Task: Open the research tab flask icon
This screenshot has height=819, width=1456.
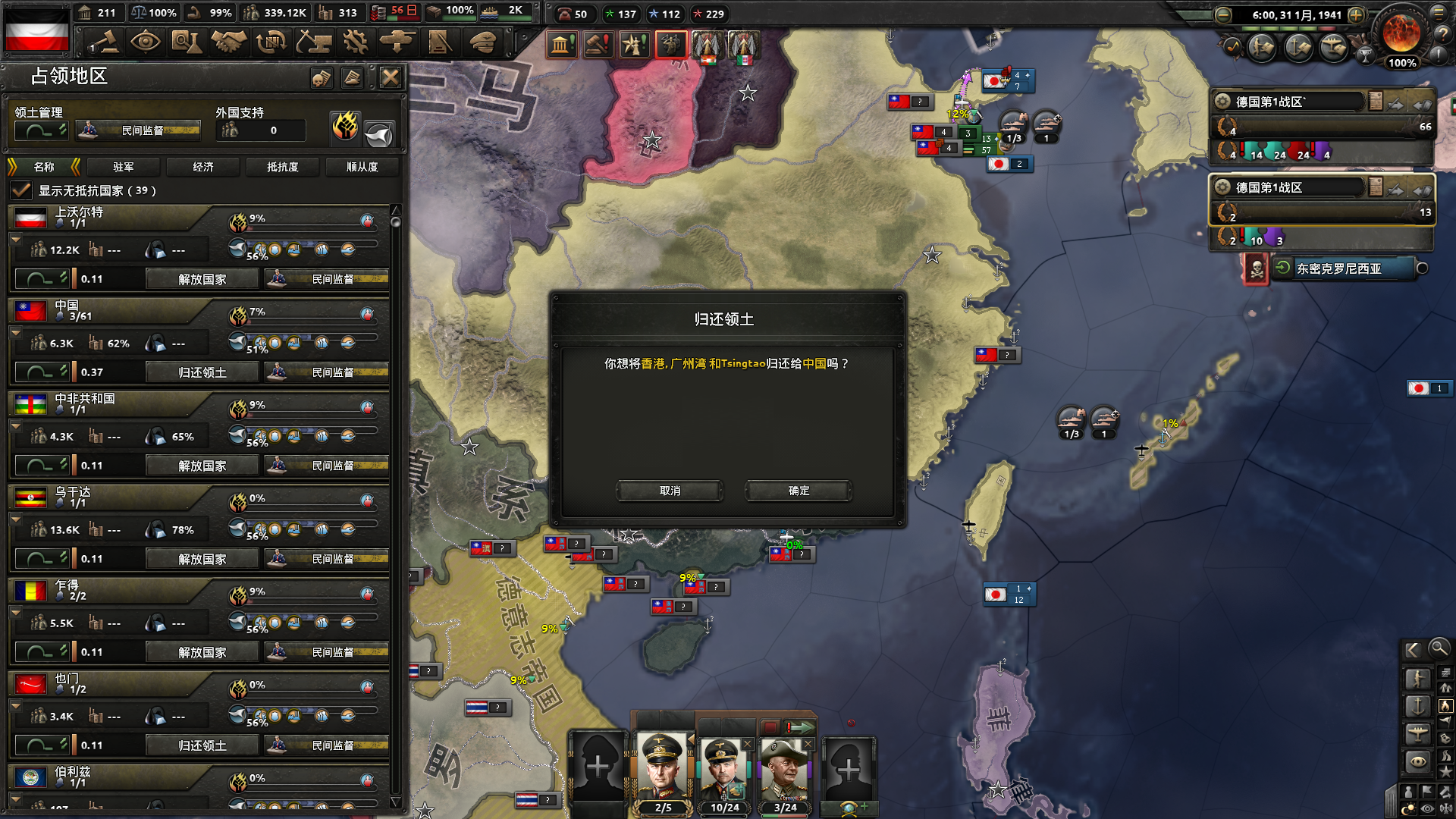Action: 187,42
